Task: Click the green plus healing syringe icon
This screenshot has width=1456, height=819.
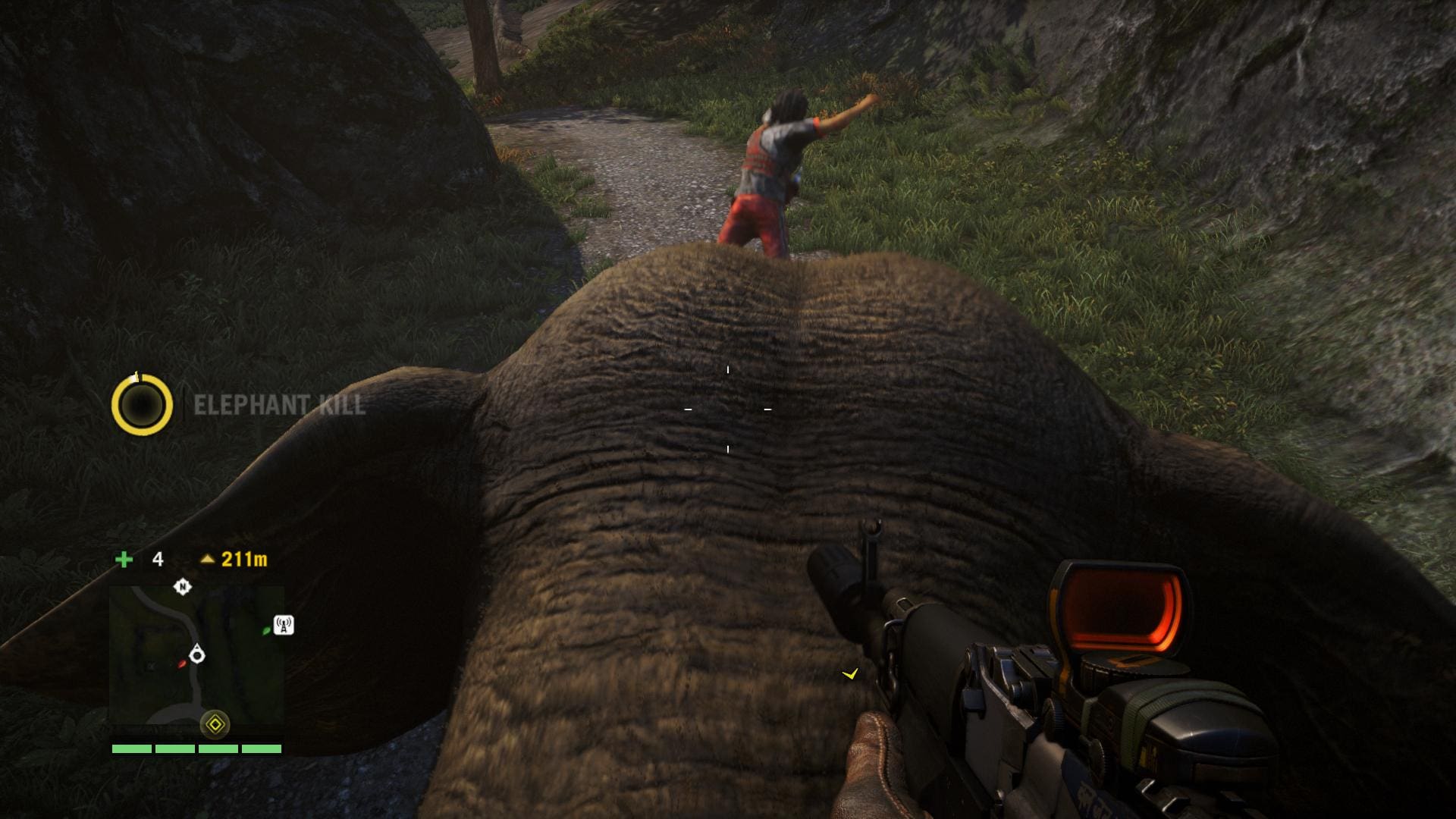Action: (124, 560)
